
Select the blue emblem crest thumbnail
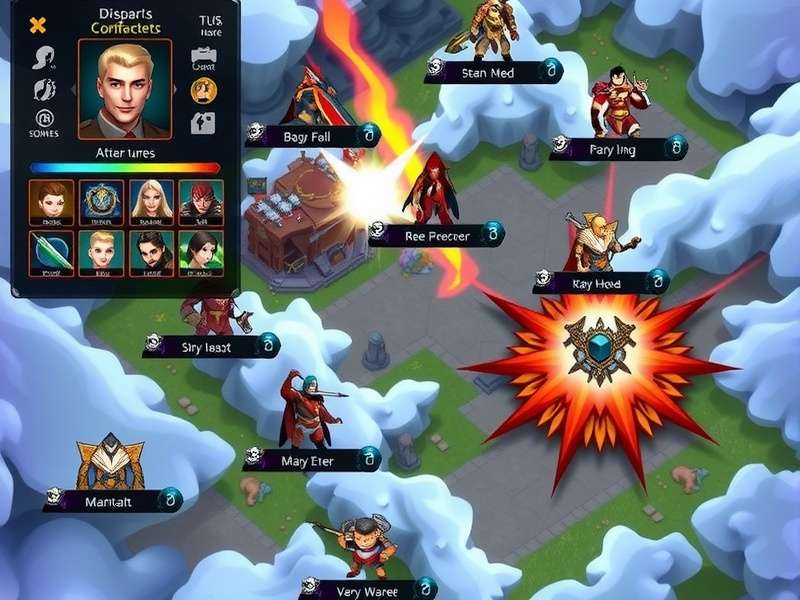click(101, 200)
